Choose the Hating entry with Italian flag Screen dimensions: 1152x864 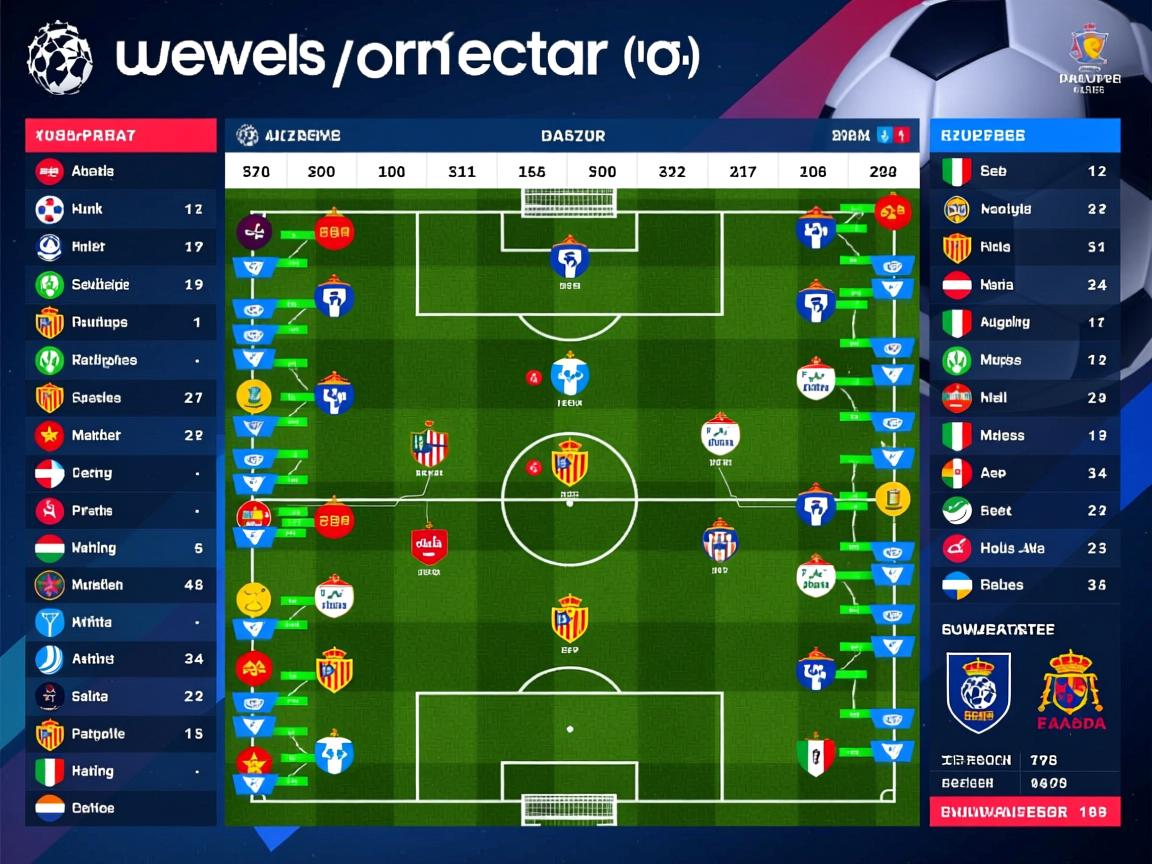[120, 771]
